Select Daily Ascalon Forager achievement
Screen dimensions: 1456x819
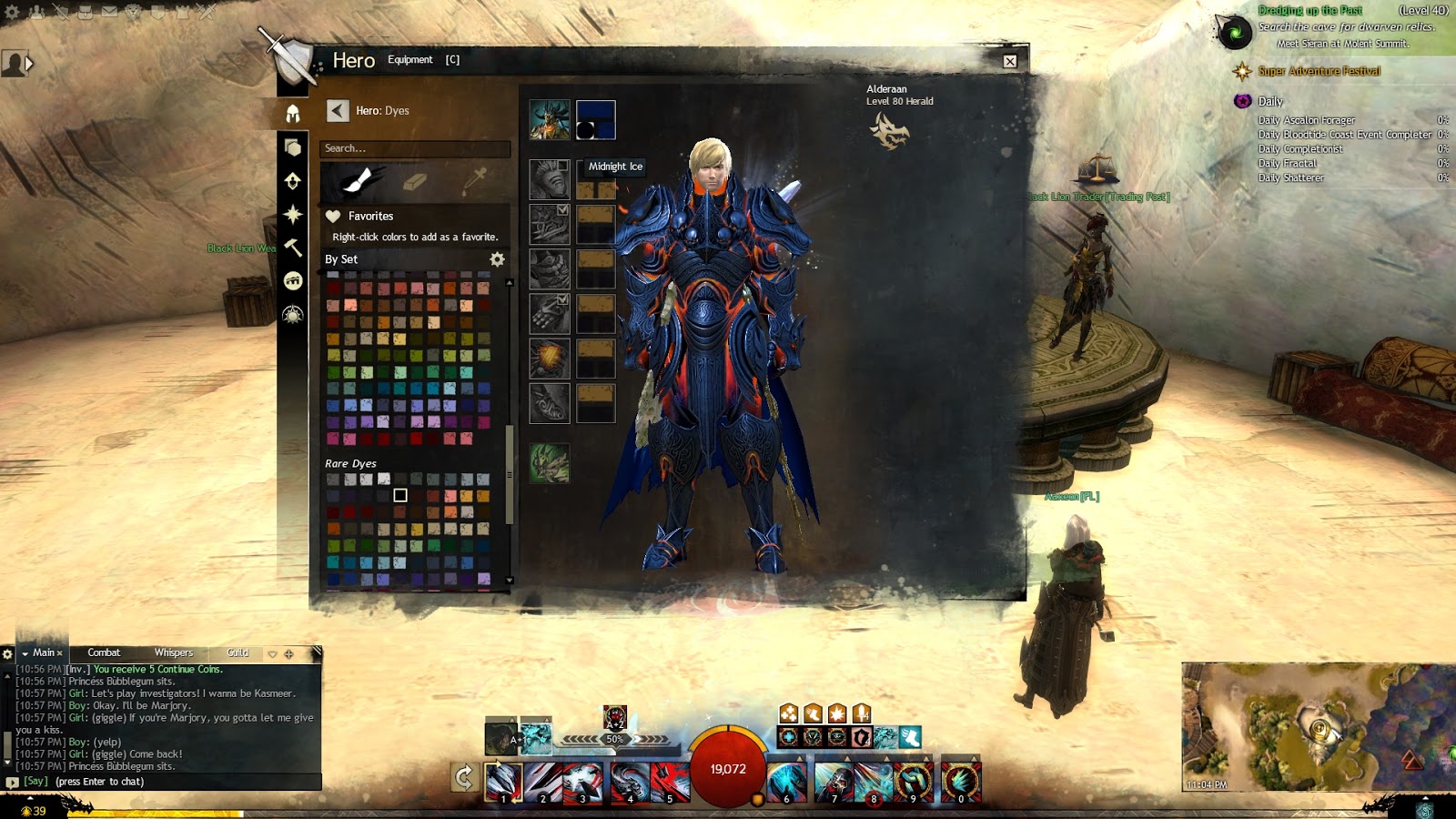point(1307,120)
